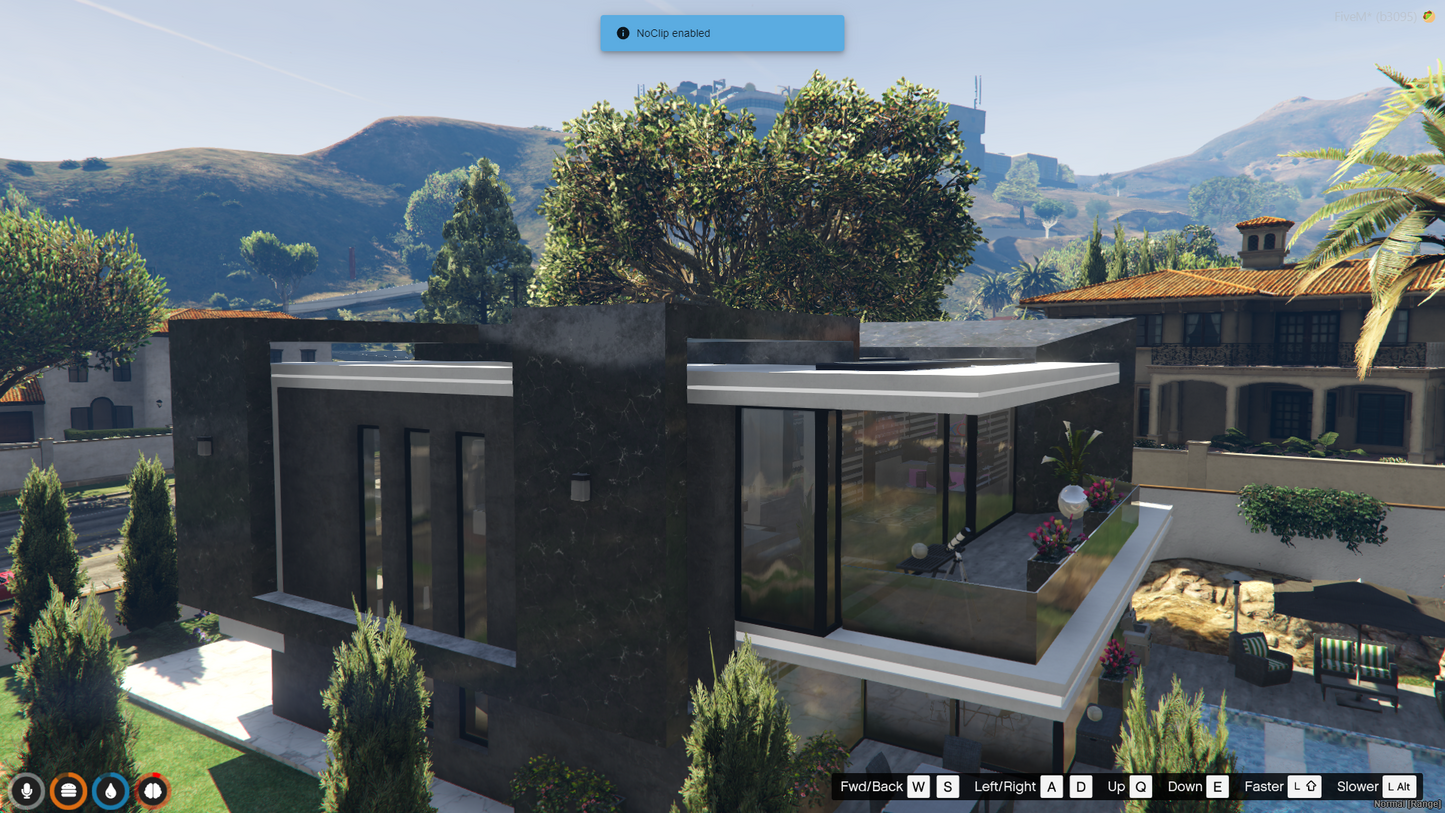Click the microphone voice icon
The width and height of the screenshot is (1445, 813).
(27, 790)
